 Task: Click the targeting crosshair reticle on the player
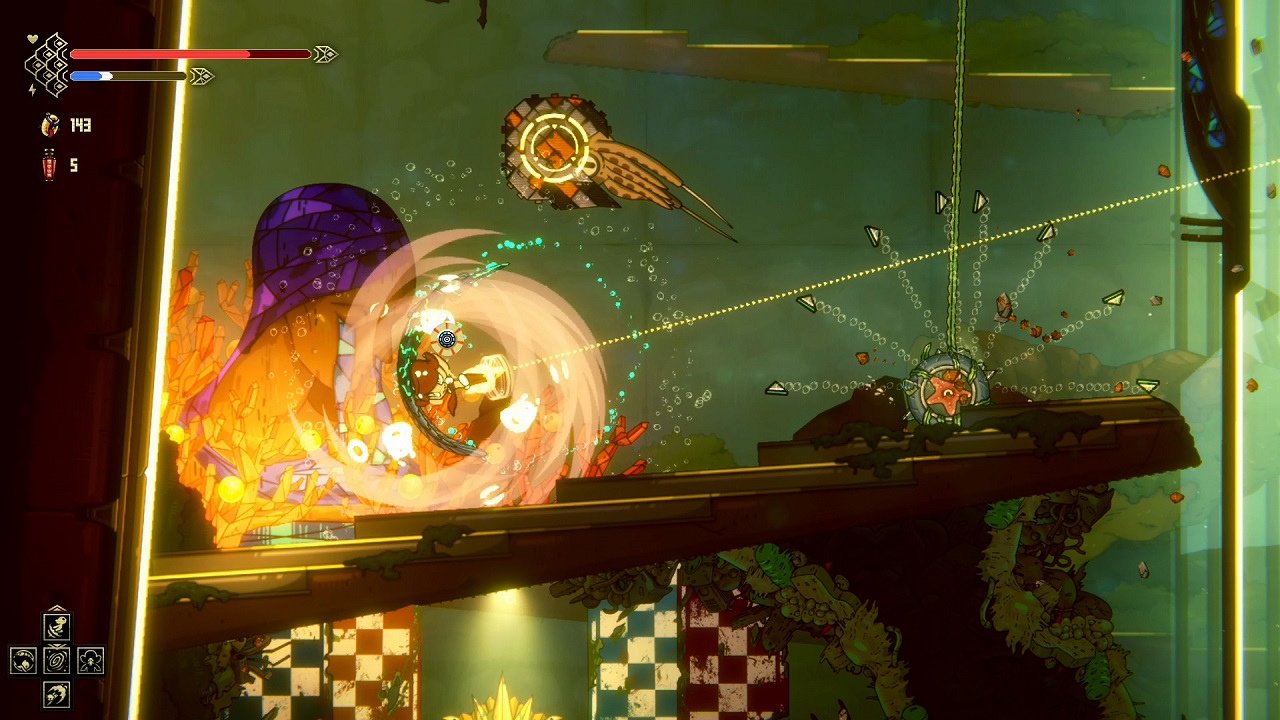click(x=447, y=340)
